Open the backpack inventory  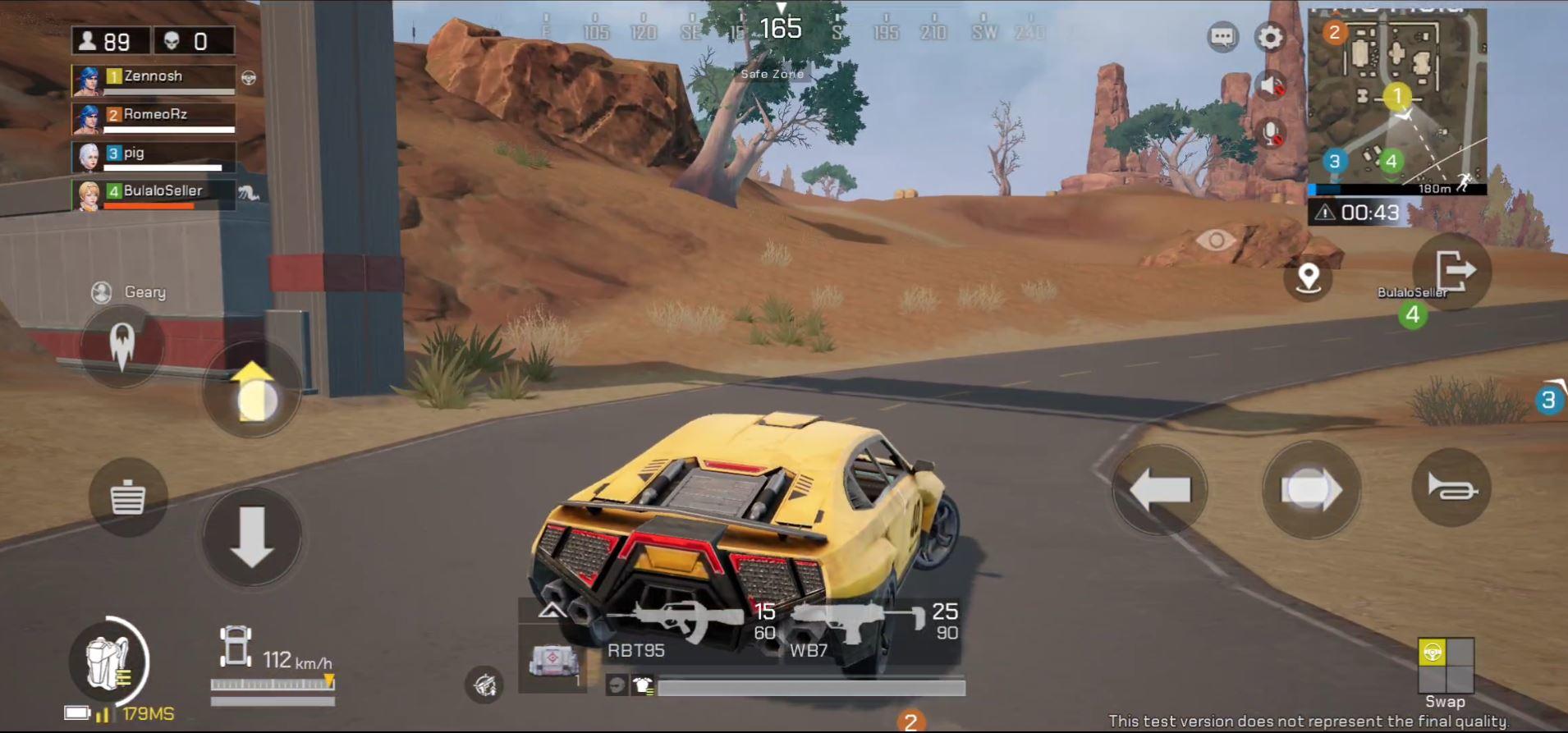[111, 662]
